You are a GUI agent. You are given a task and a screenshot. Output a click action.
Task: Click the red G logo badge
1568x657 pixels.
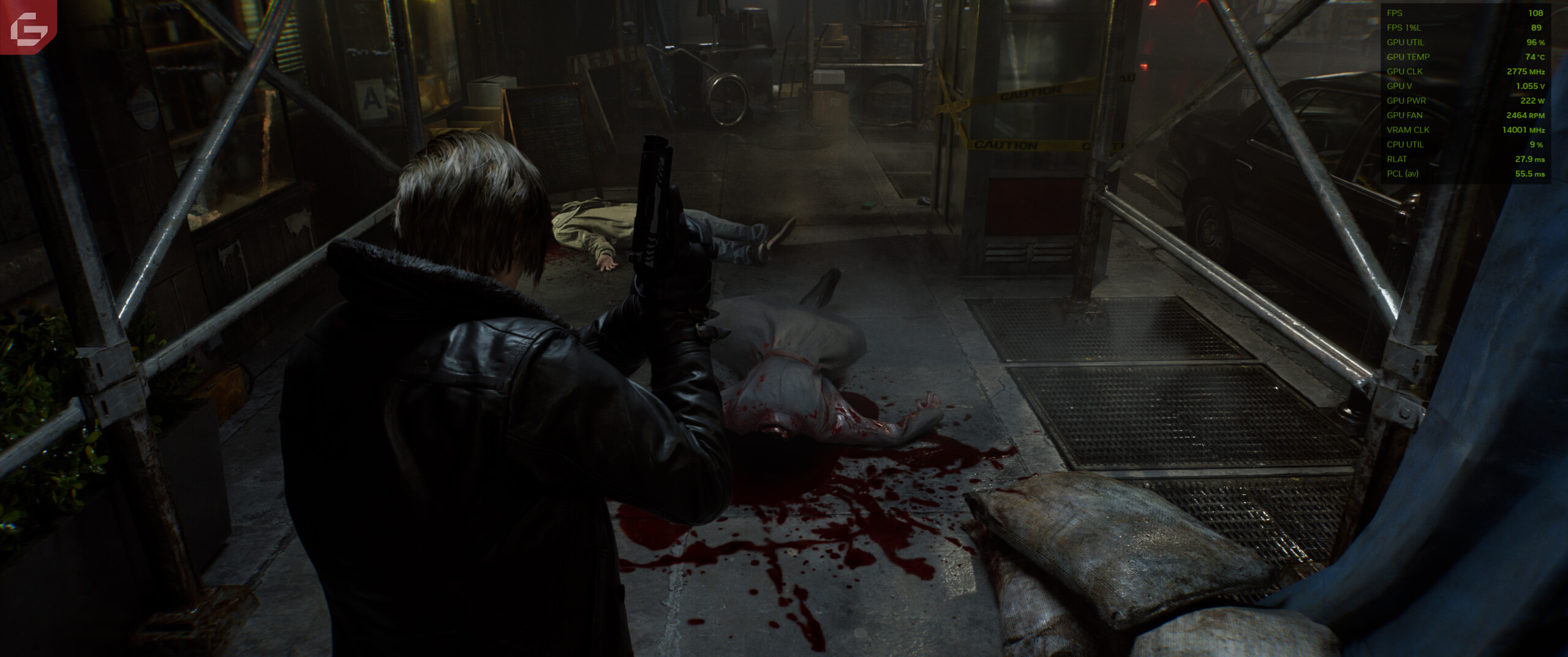(x=28, y=26)
